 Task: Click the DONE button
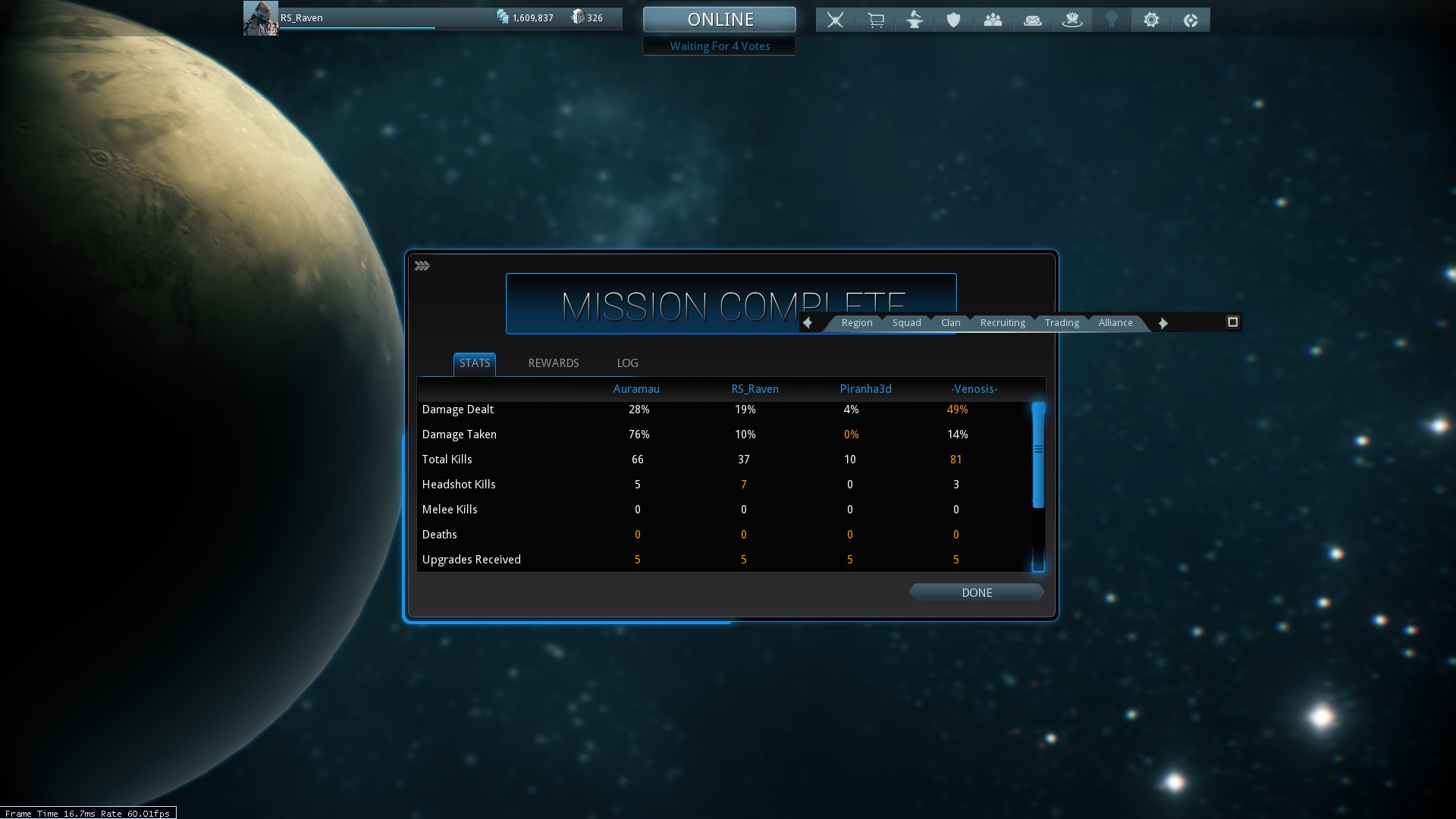tap(977, 592)
